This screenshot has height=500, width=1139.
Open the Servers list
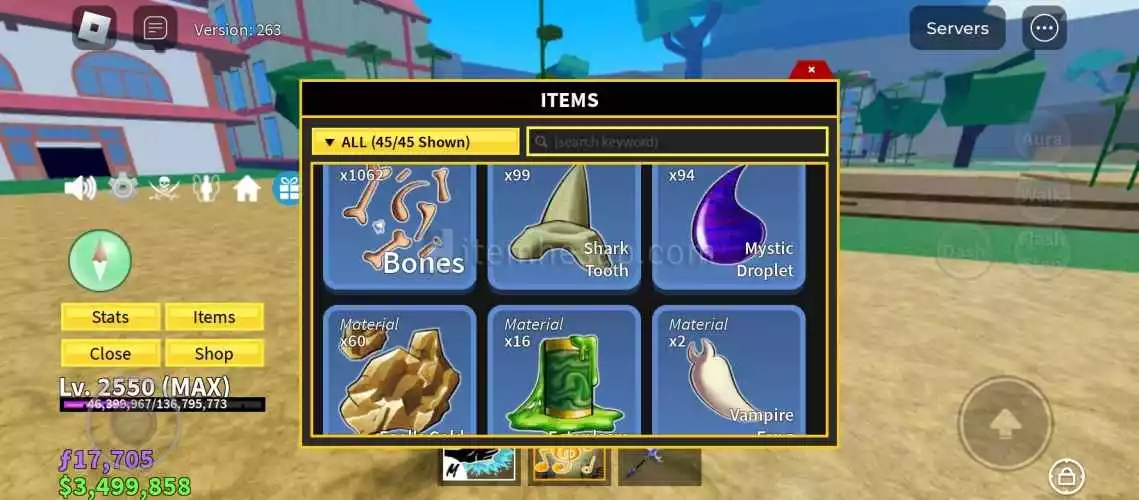pos(957,28)
